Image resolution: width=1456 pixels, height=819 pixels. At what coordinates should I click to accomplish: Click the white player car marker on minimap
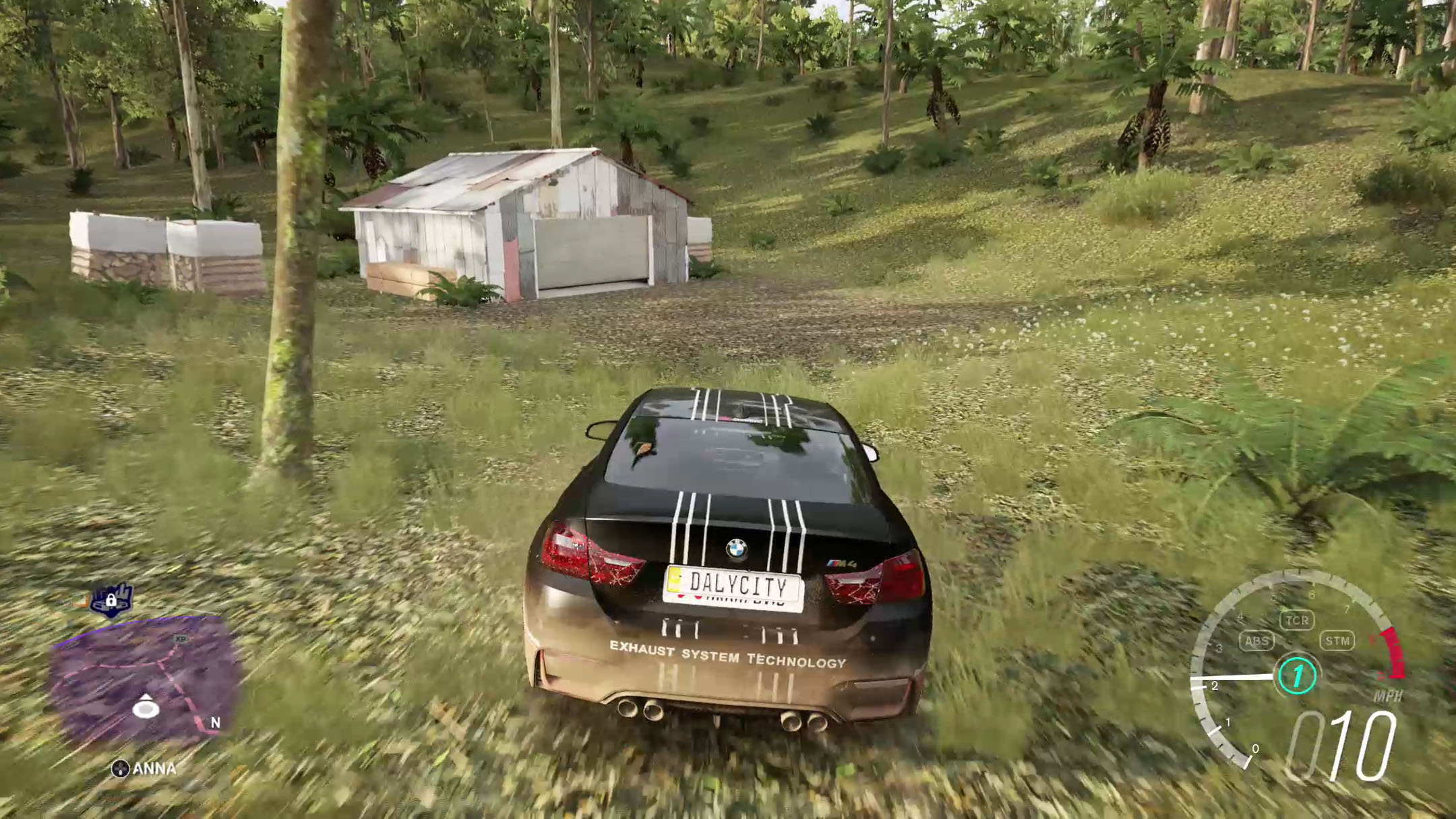(x=146, y=707)
